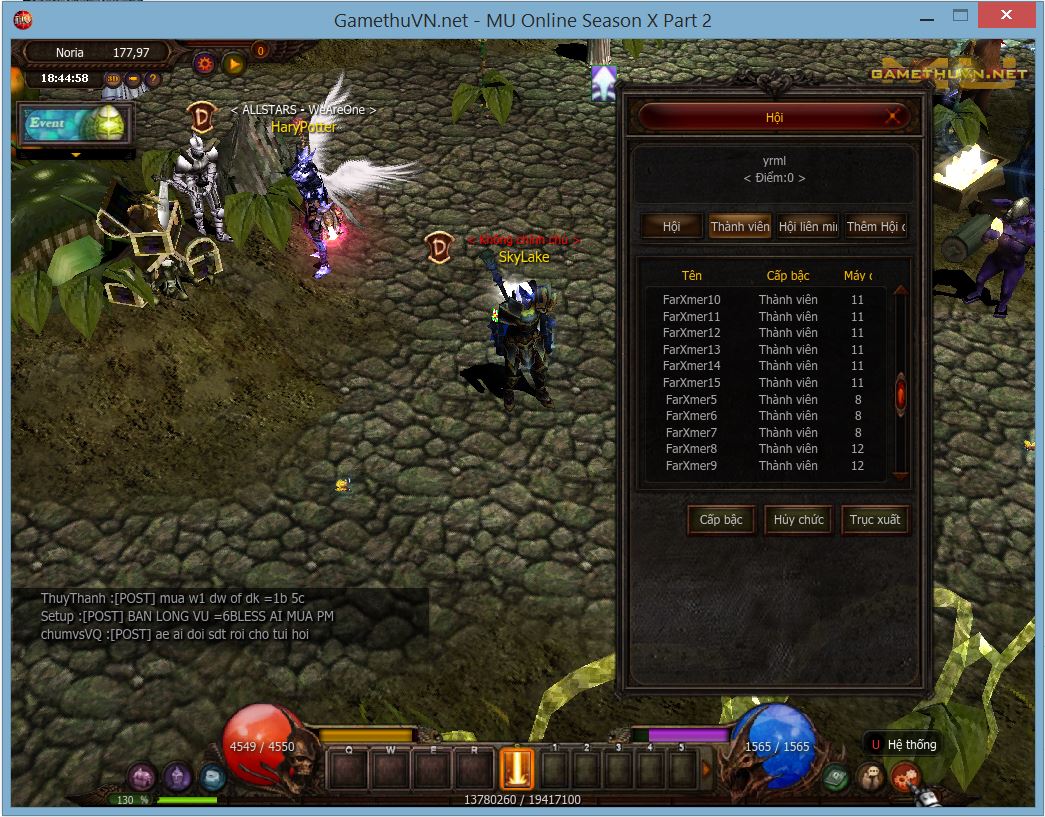Click the orange play arrow icon
The height and width of the screenshot is (817, 1045).
pyautogui.click(x=234, y=64)
